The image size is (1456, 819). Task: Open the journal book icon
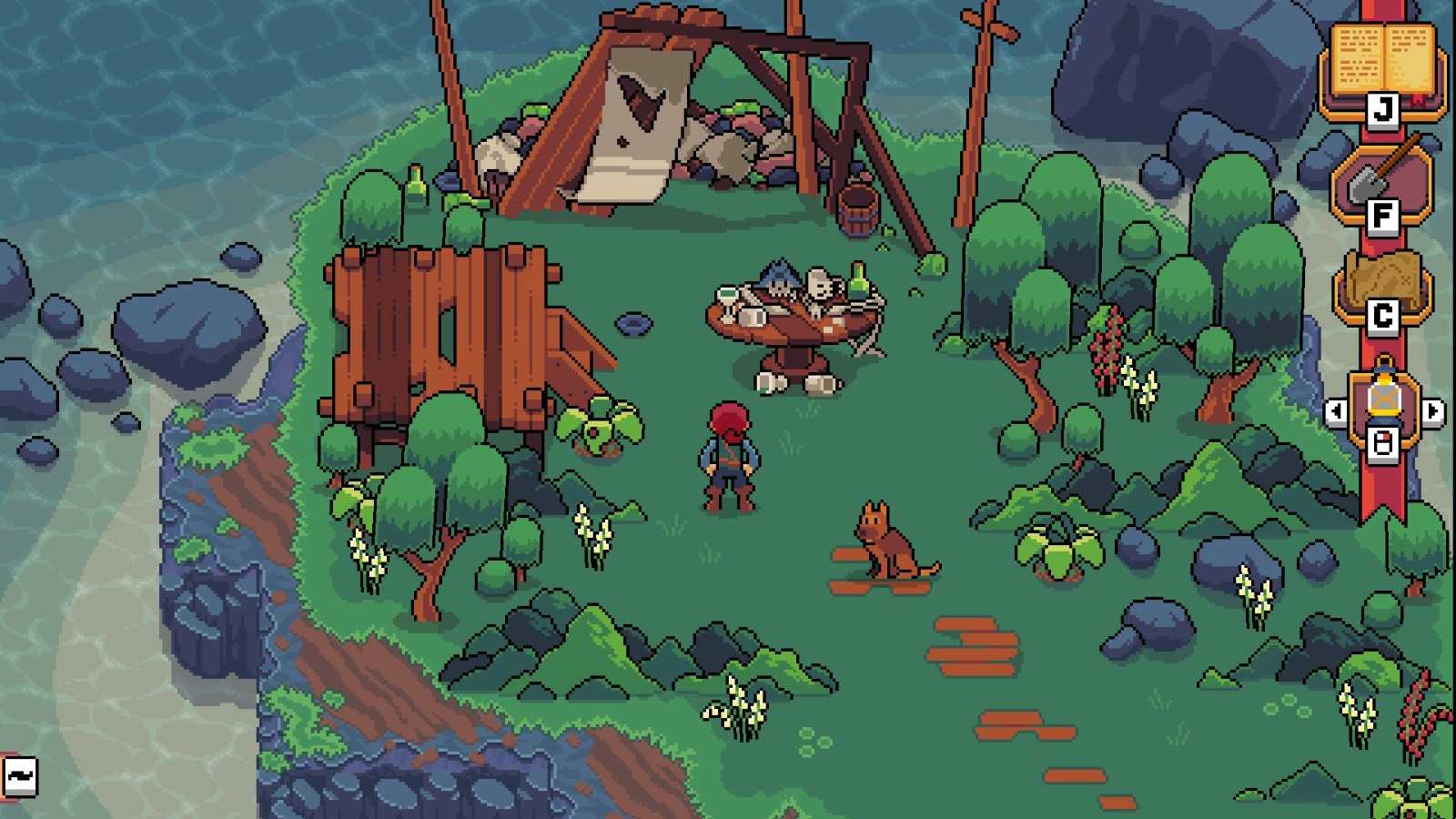click(x=1382, y=60)
